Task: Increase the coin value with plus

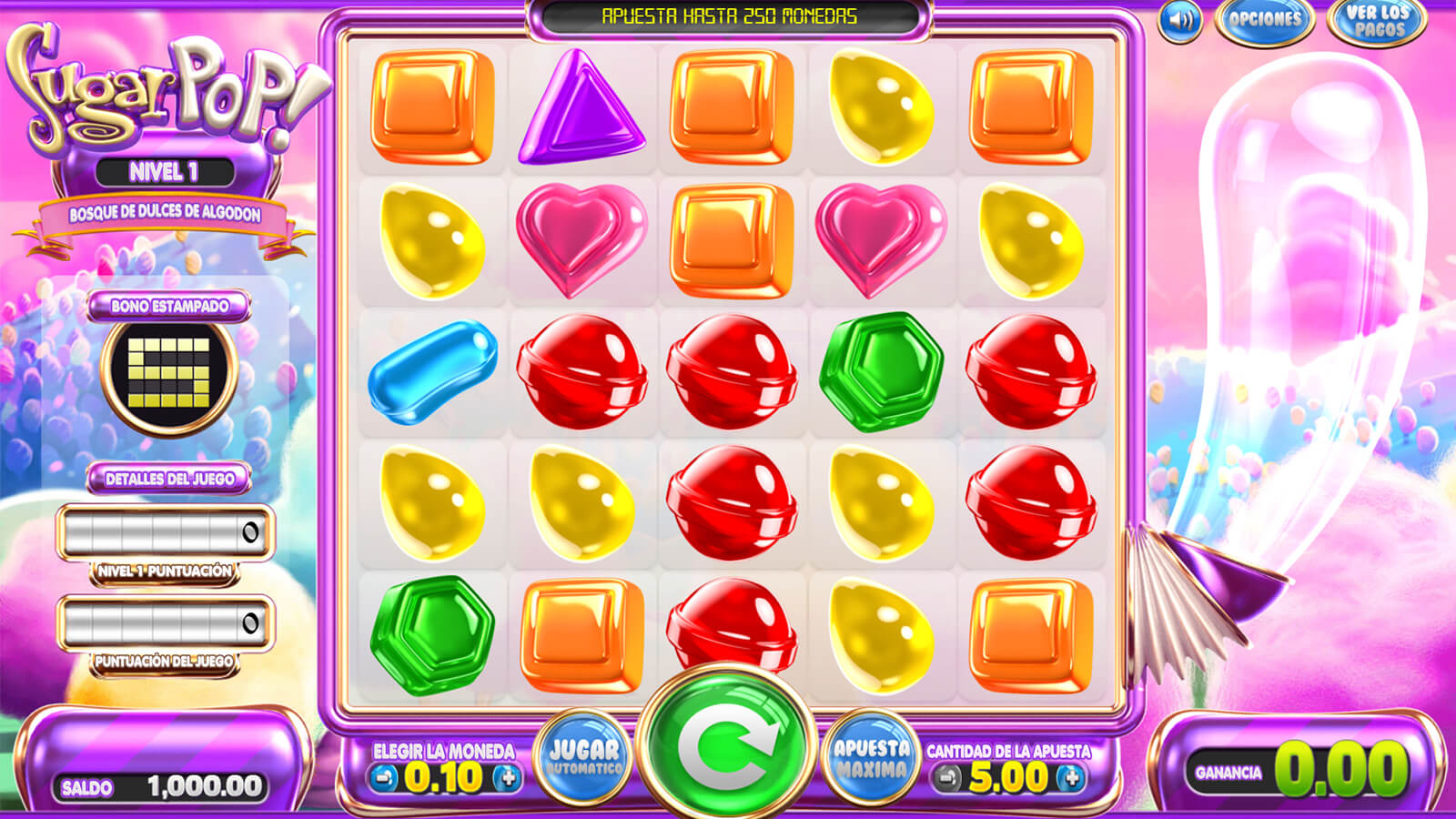Action: (507, 778)
